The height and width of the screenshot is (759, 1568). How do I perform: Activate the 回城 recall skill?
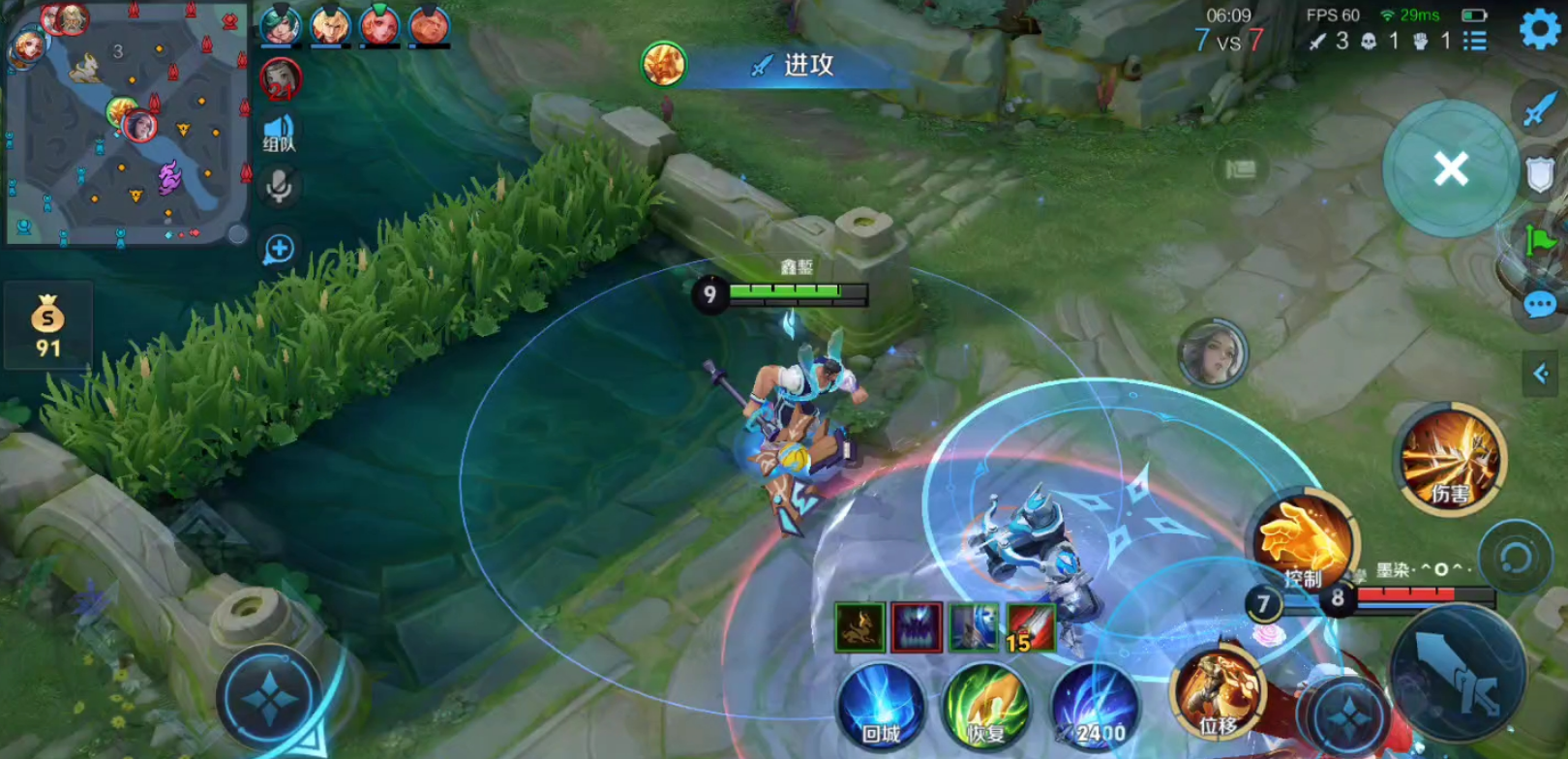point(881,705)
